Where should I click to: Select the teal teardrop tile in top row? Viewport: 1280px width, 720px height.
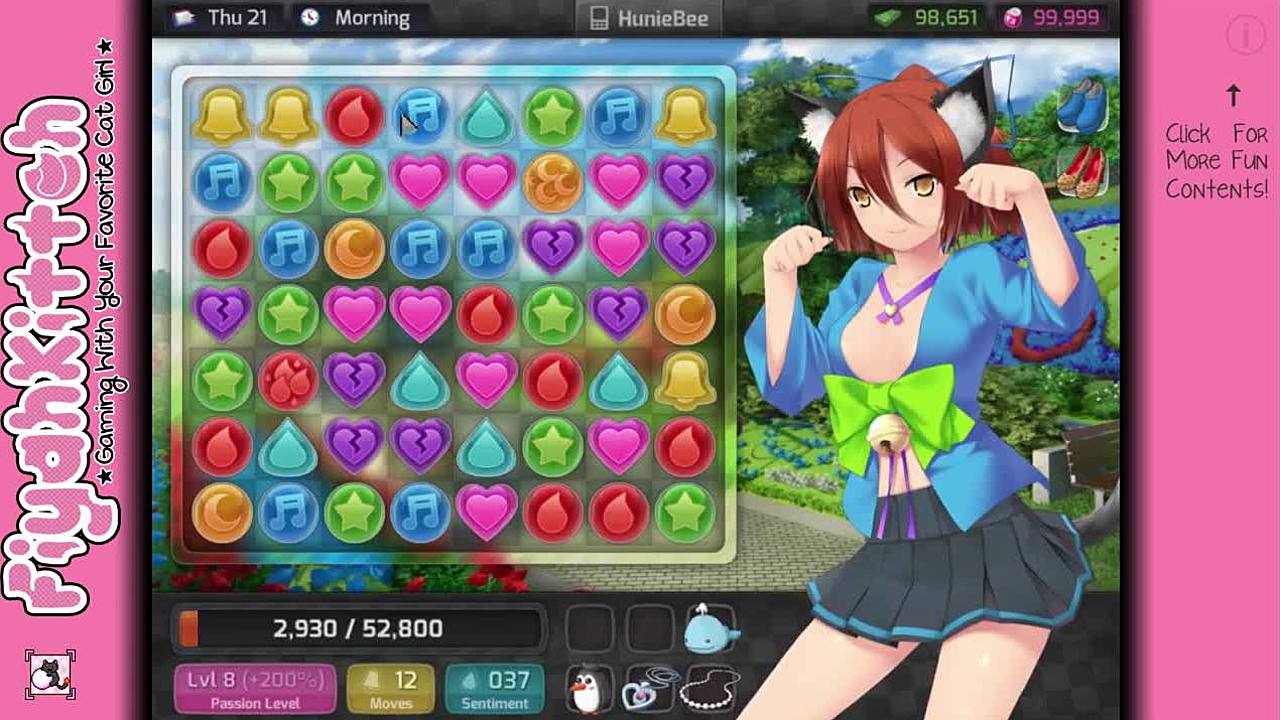486,116
